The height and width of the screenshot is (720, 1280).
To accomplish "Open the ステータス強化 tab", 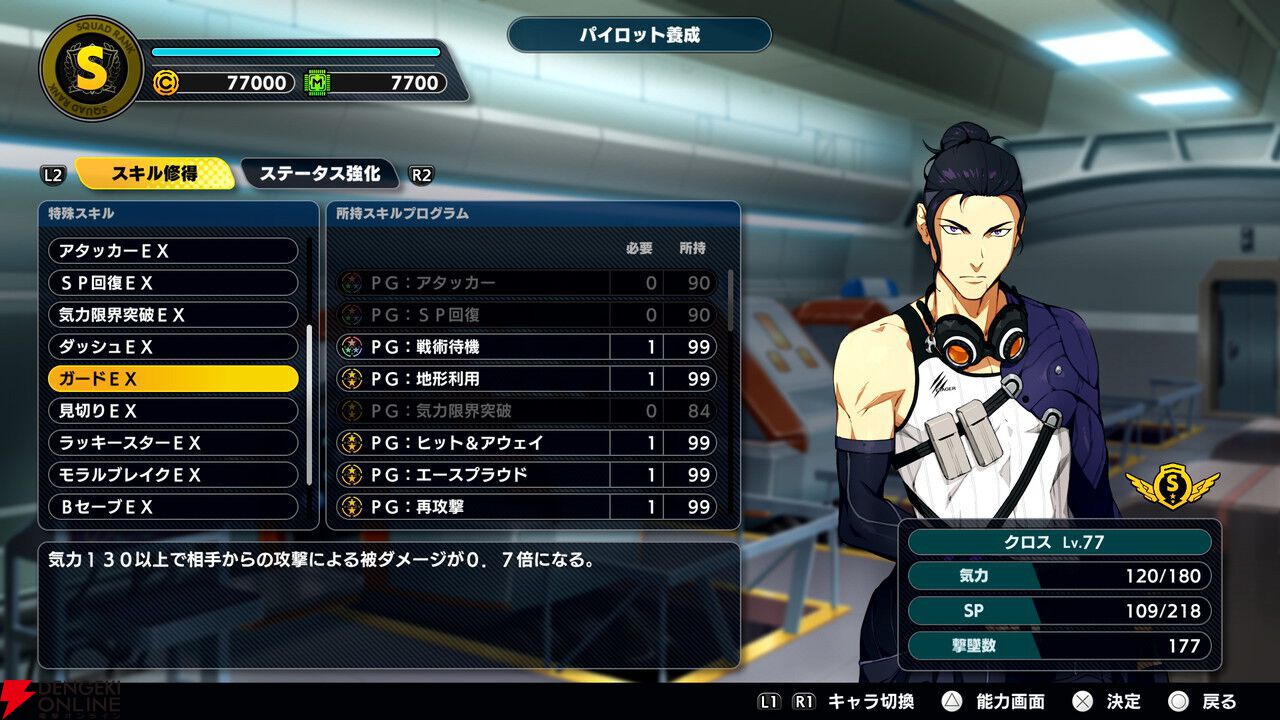I will point(320,173).
